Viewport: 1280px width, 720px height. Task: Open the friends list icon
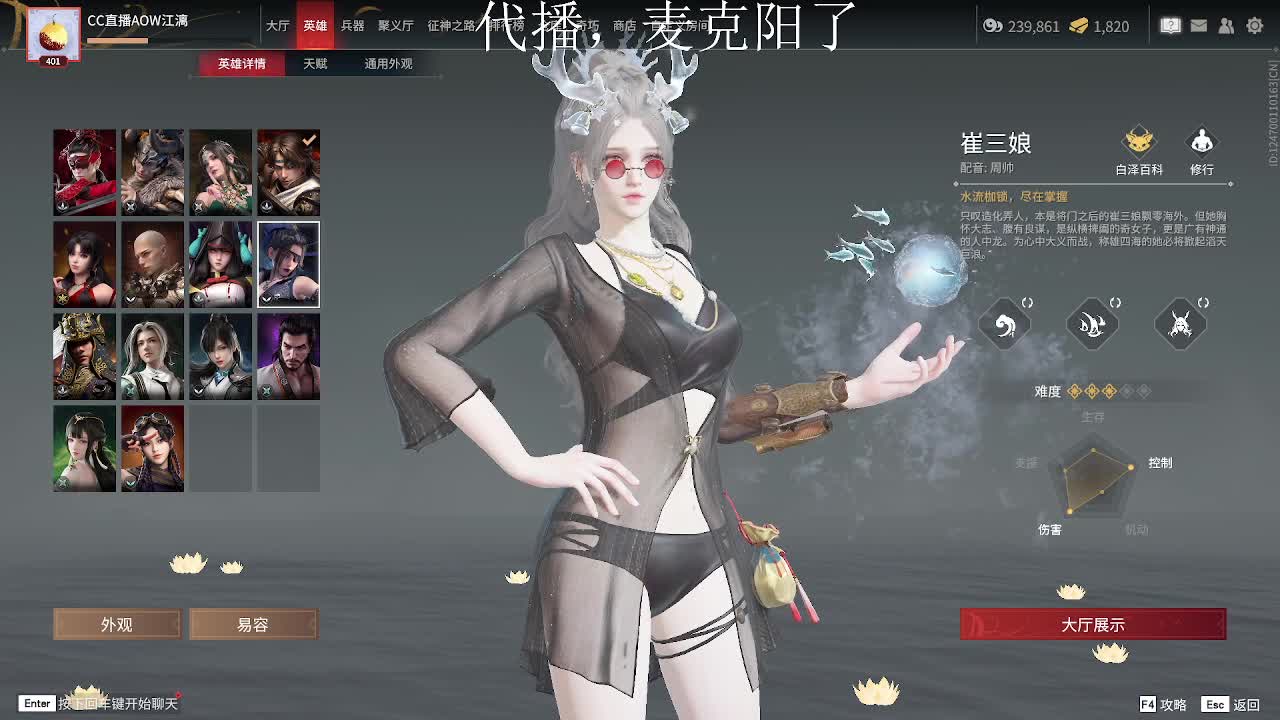point(1226,27)
